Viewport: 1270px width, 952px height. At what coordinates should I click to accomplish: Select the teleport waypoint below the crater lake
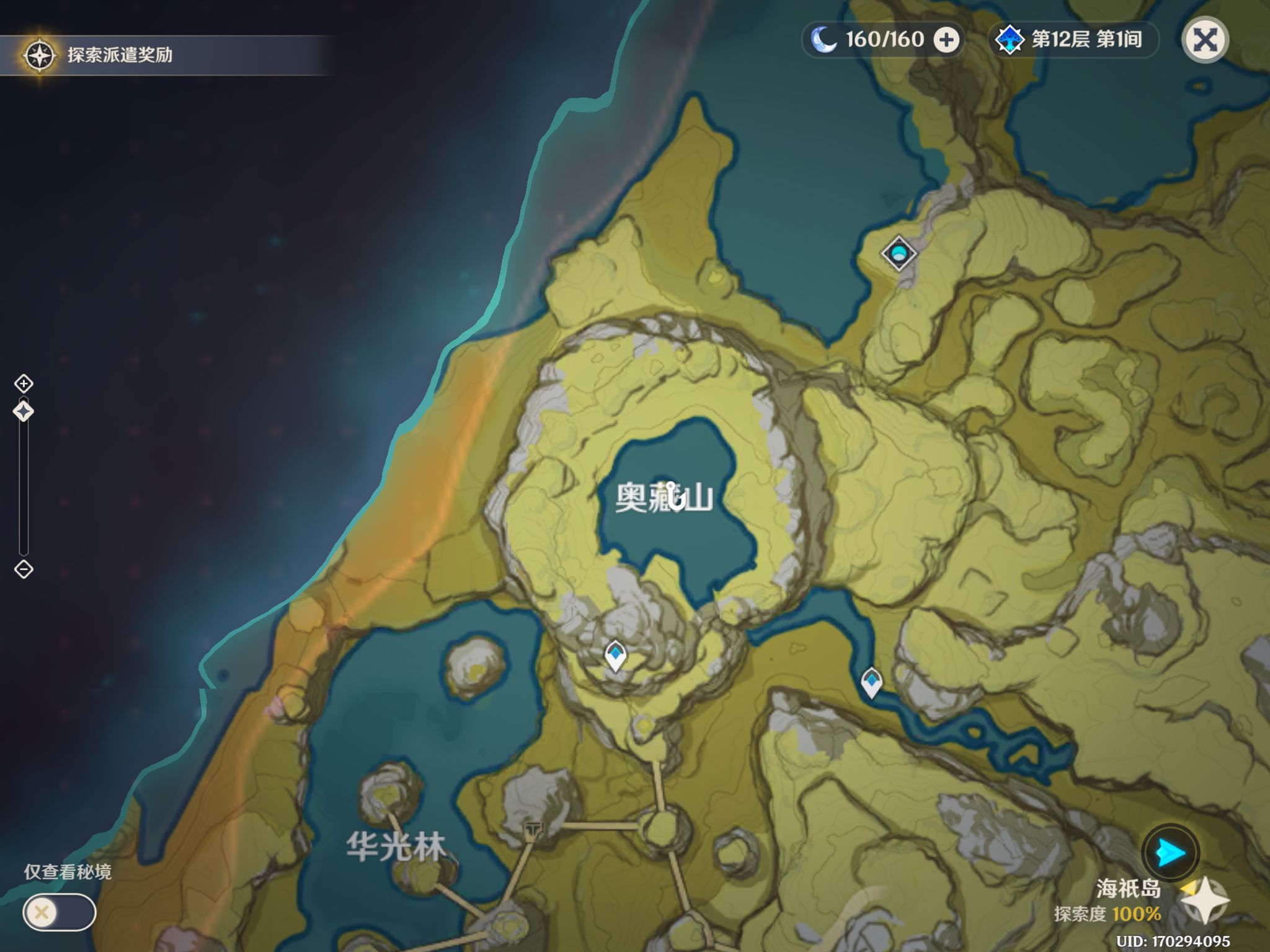615,655
